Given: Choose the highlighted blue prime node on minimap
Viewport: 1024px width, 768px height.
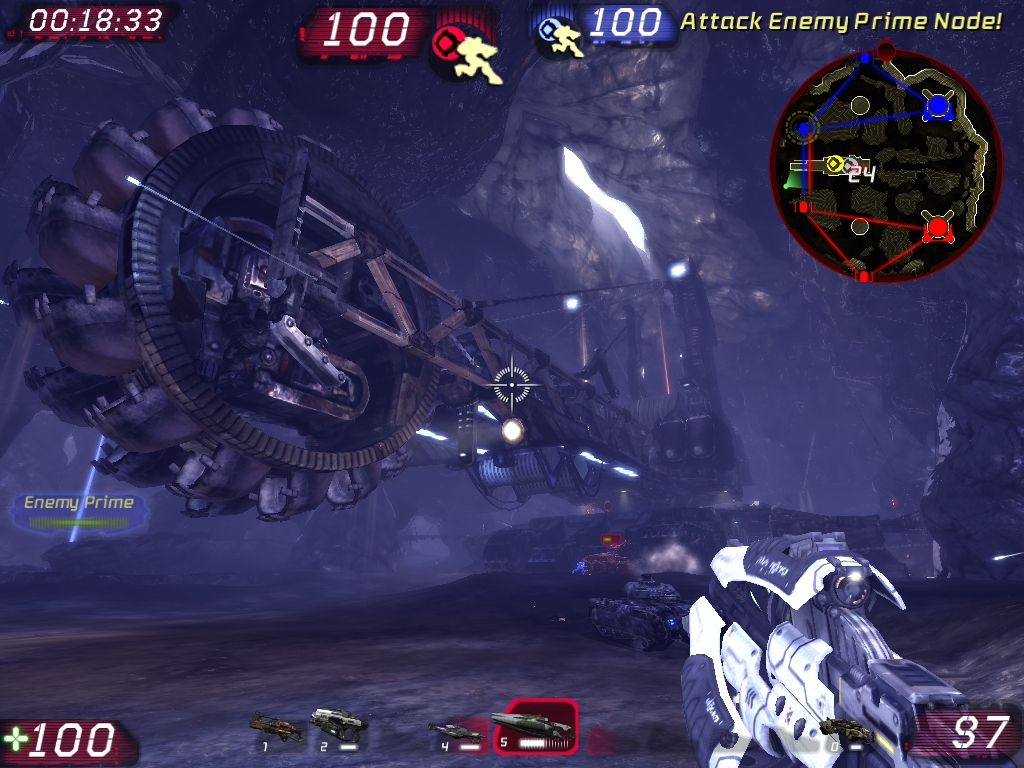Looking at the screenshot, I should tap(803, 128).
